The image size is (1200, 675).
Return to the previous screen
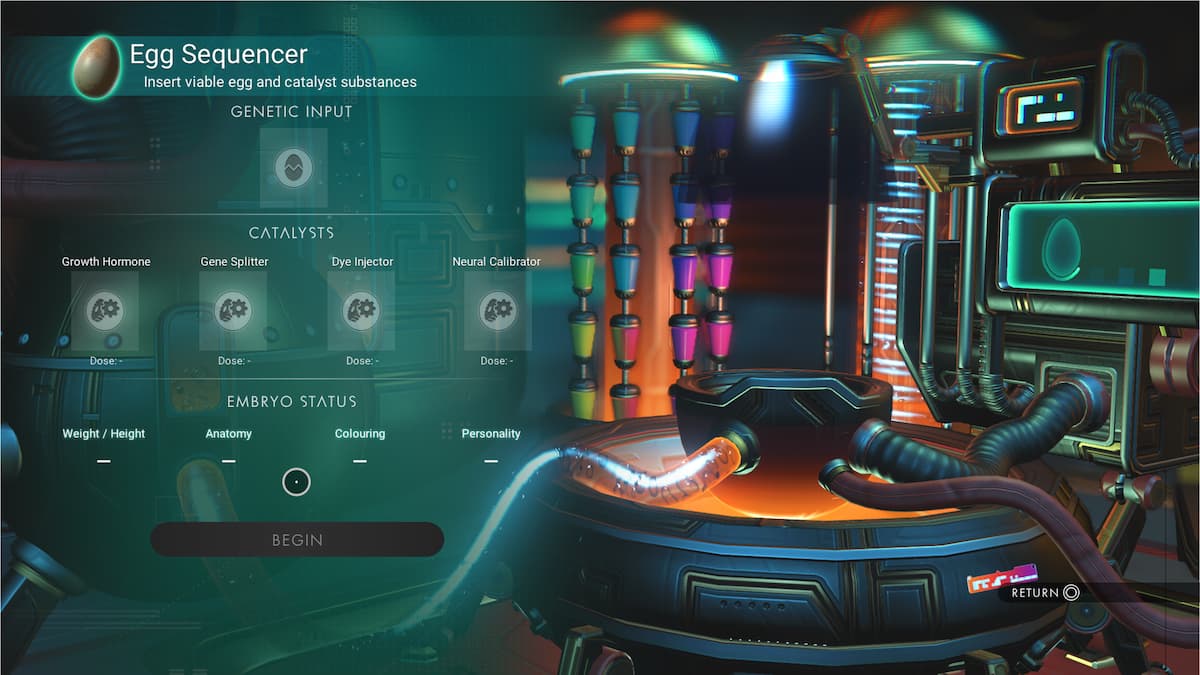click(x=1045, y=592)
